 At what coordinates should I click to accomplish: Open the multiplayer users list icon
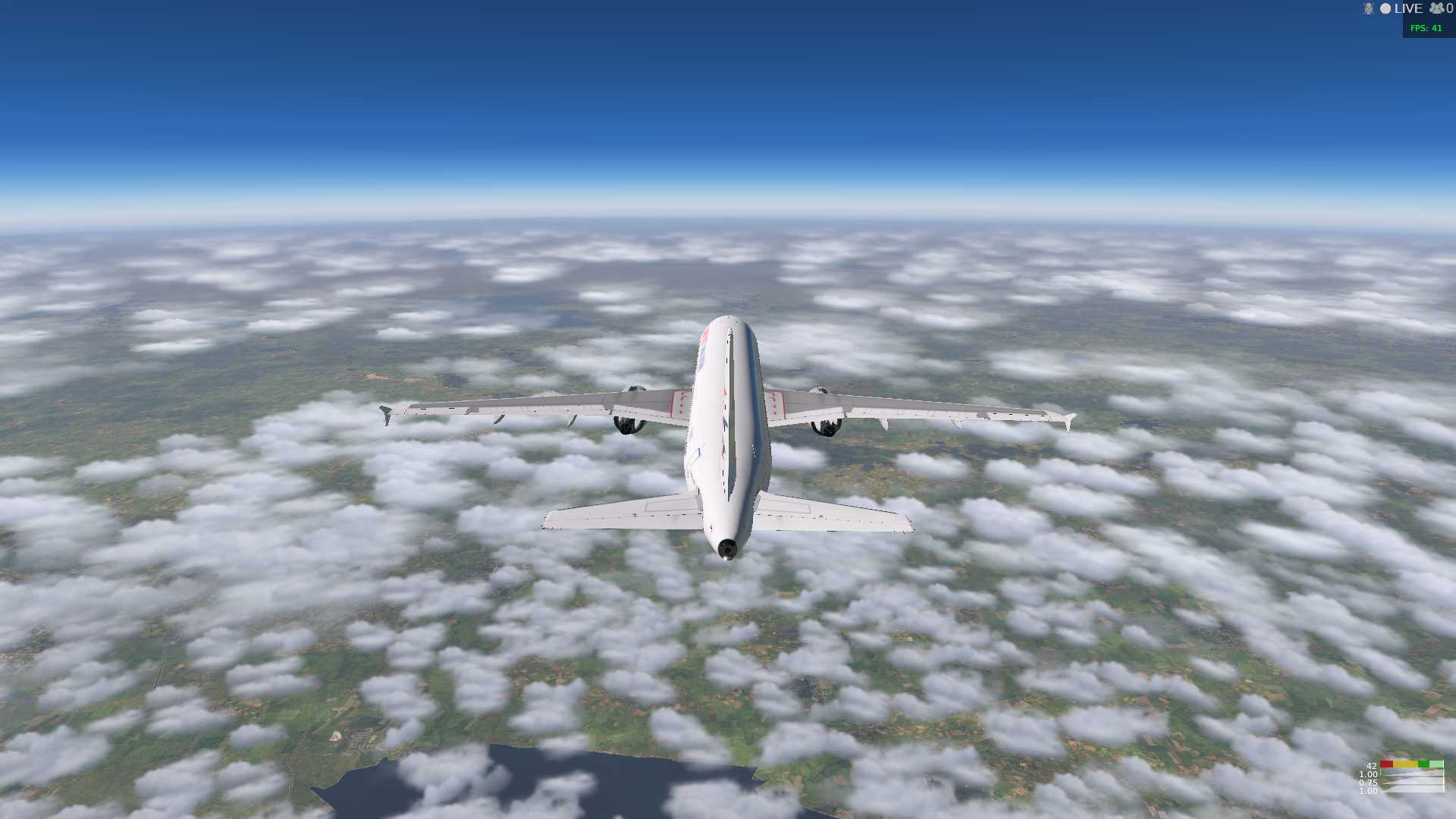pos(1436,8)
